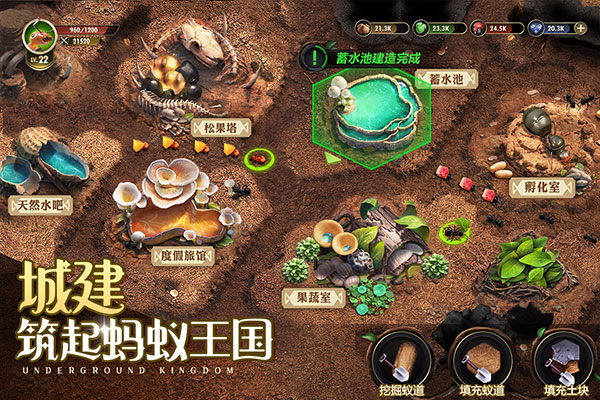Click the plus button beside the diamonds
Image resolution: width=600 pixels, height=400 pixels.
tap(582, 28)
